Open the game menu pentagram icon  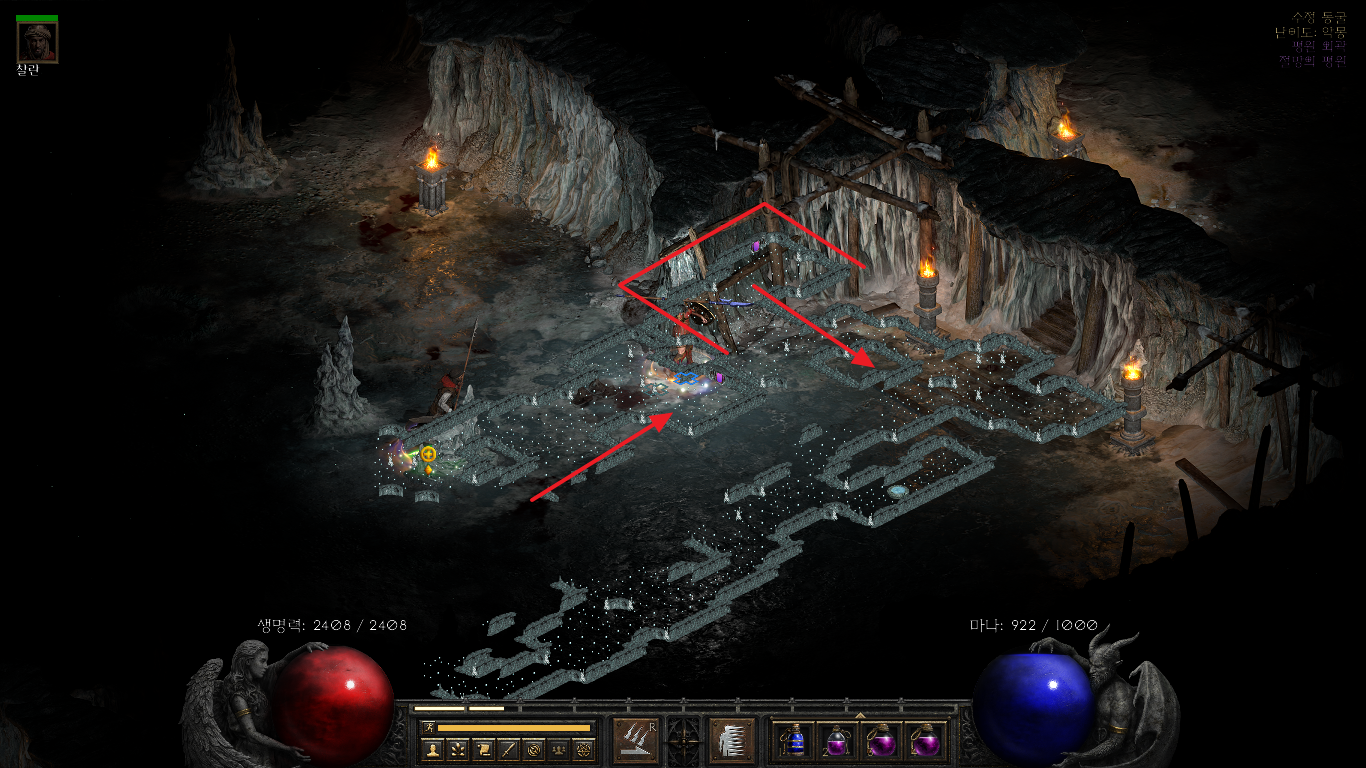[x=584, y=749]
